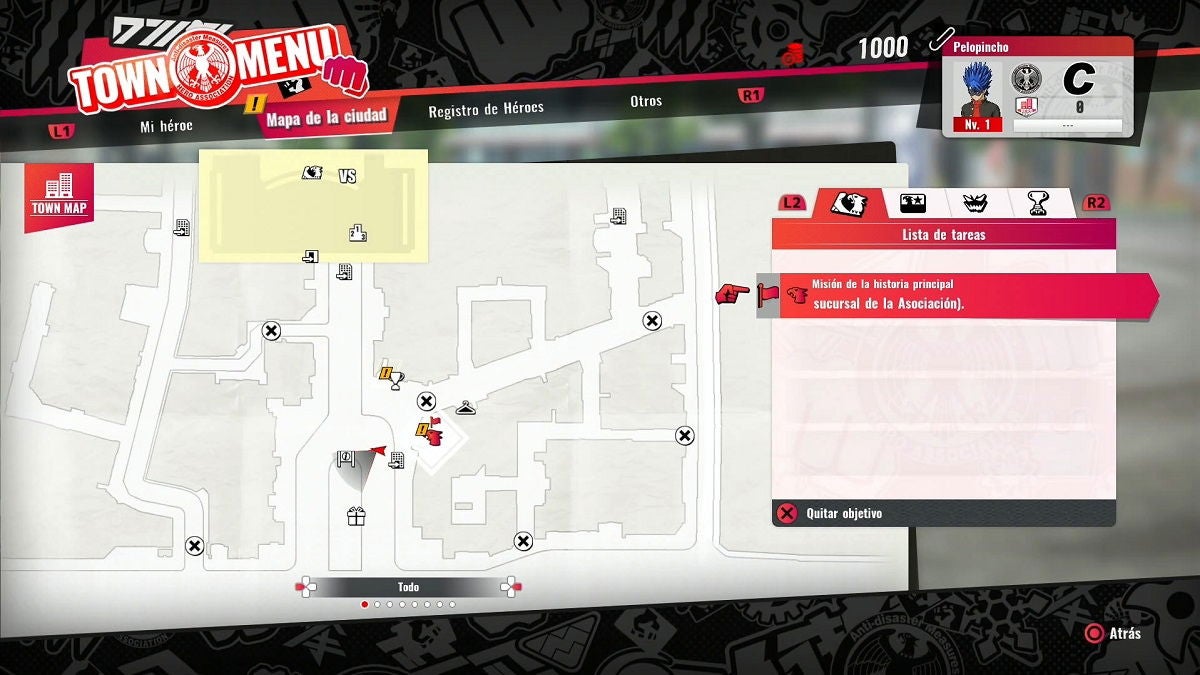Viewport: 1200px width, 675px height.
Task: Select the main story mission task row
Action: pos(965,295)
